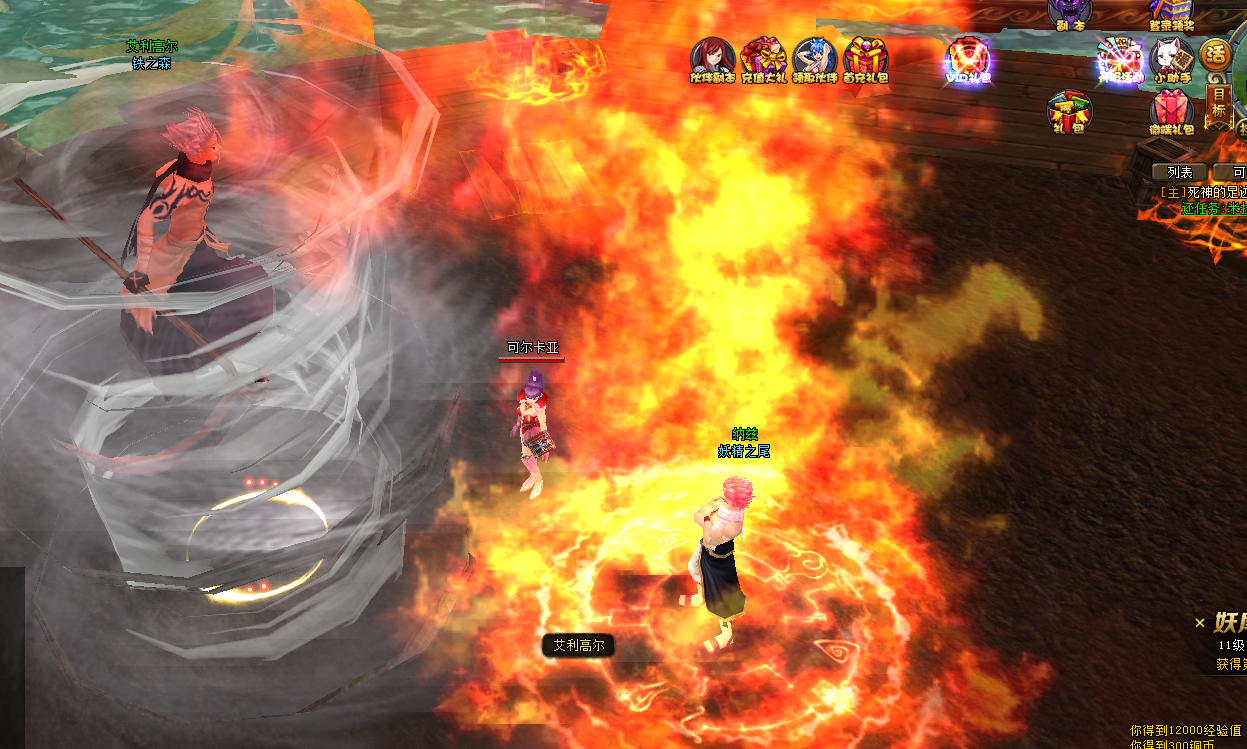
Task: Open the 伙伴副本 partner dungeon icon
Action: (712, 58)
